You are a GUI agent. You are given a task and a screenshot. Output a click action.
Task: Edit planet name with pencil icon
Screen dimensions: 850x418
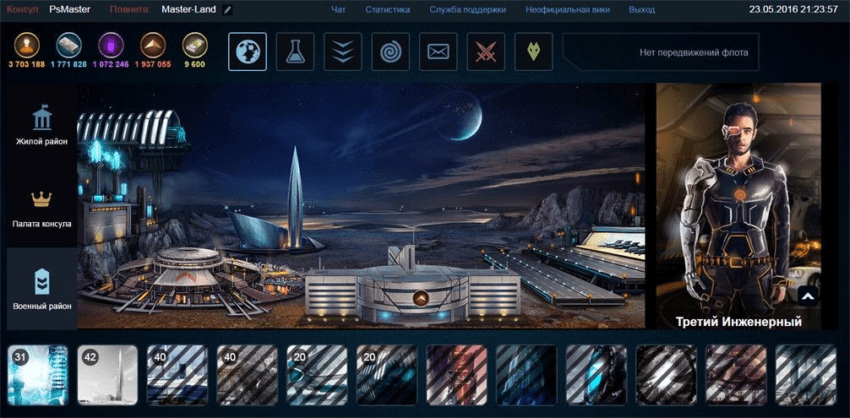pyautogui.click(x=228, y=10)
